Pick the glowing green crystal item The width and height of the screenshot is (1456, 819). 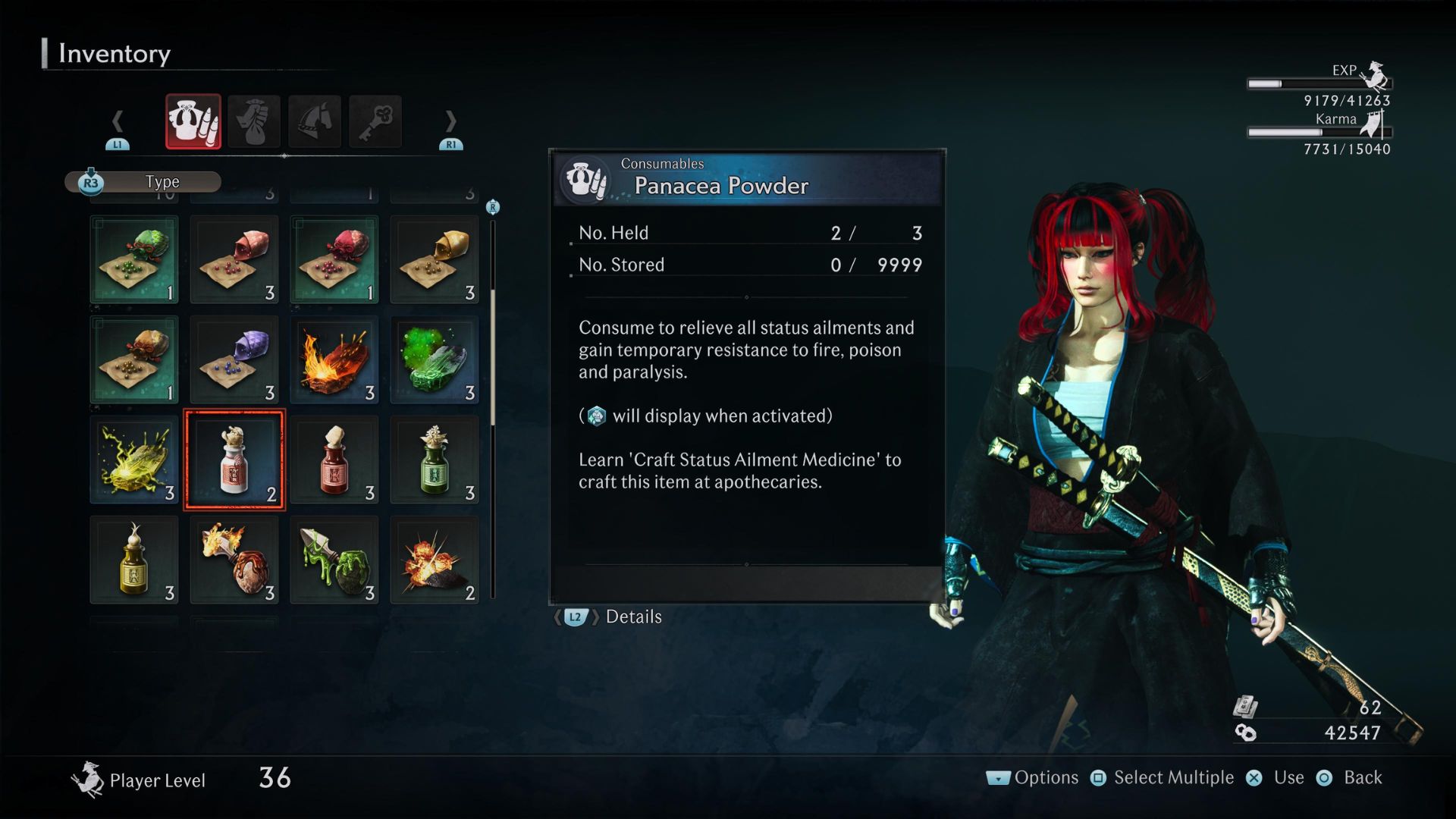coord(435,359)
